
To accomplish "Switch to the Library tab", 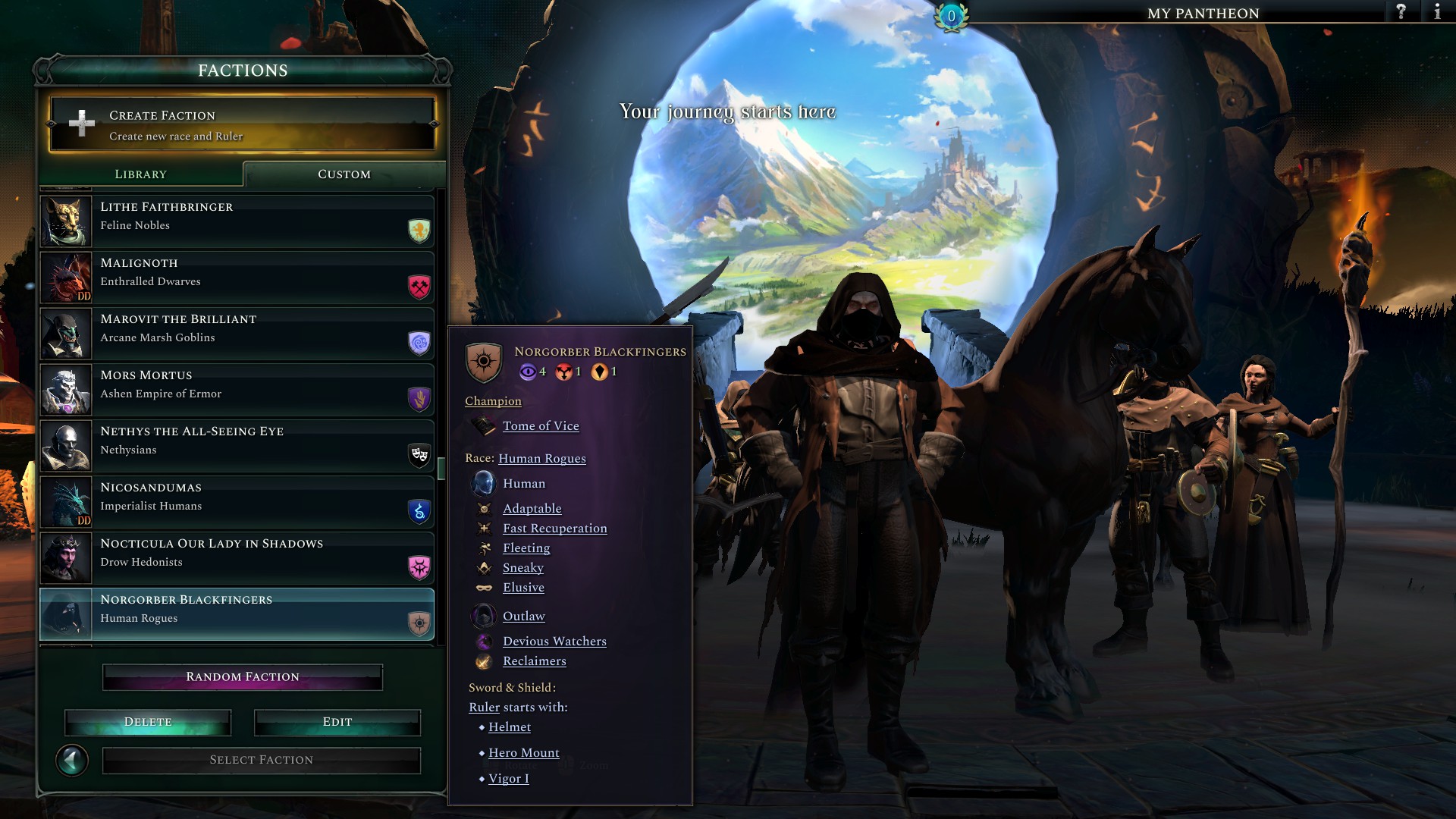I will pos(141,174).
